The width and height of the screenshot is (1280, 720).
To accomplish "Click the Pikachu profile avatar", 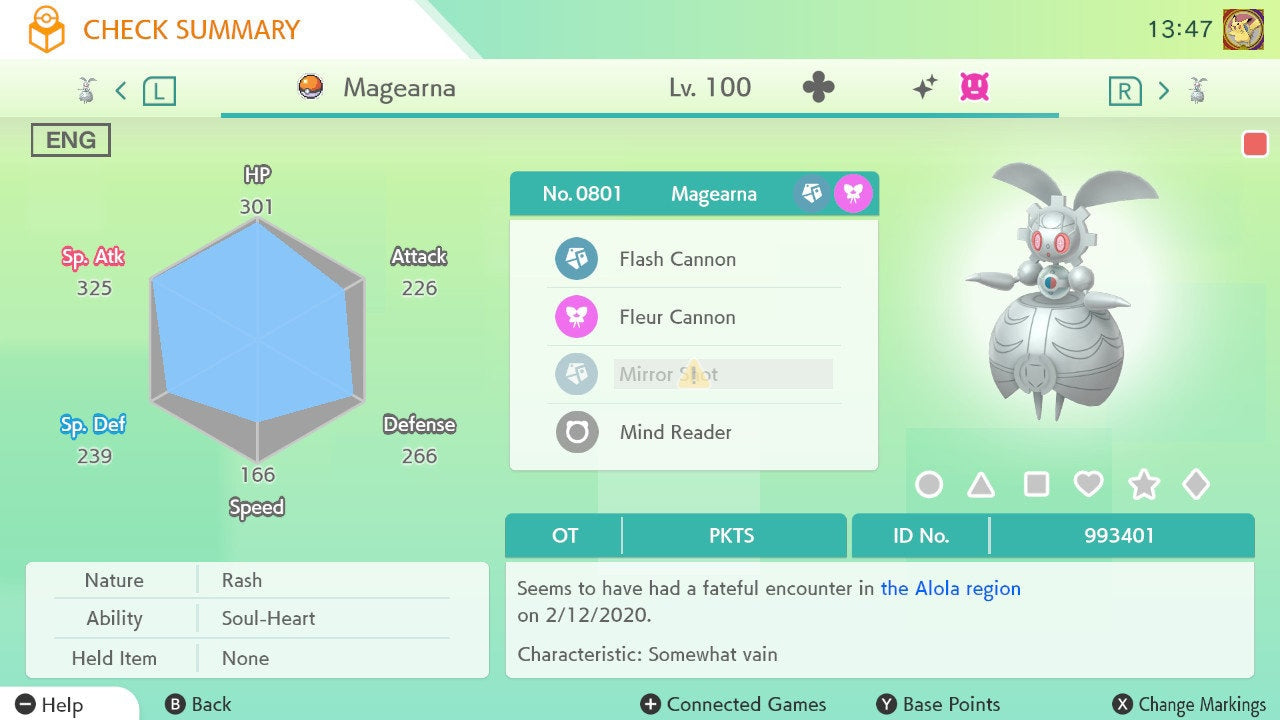I will point(1243,29).
